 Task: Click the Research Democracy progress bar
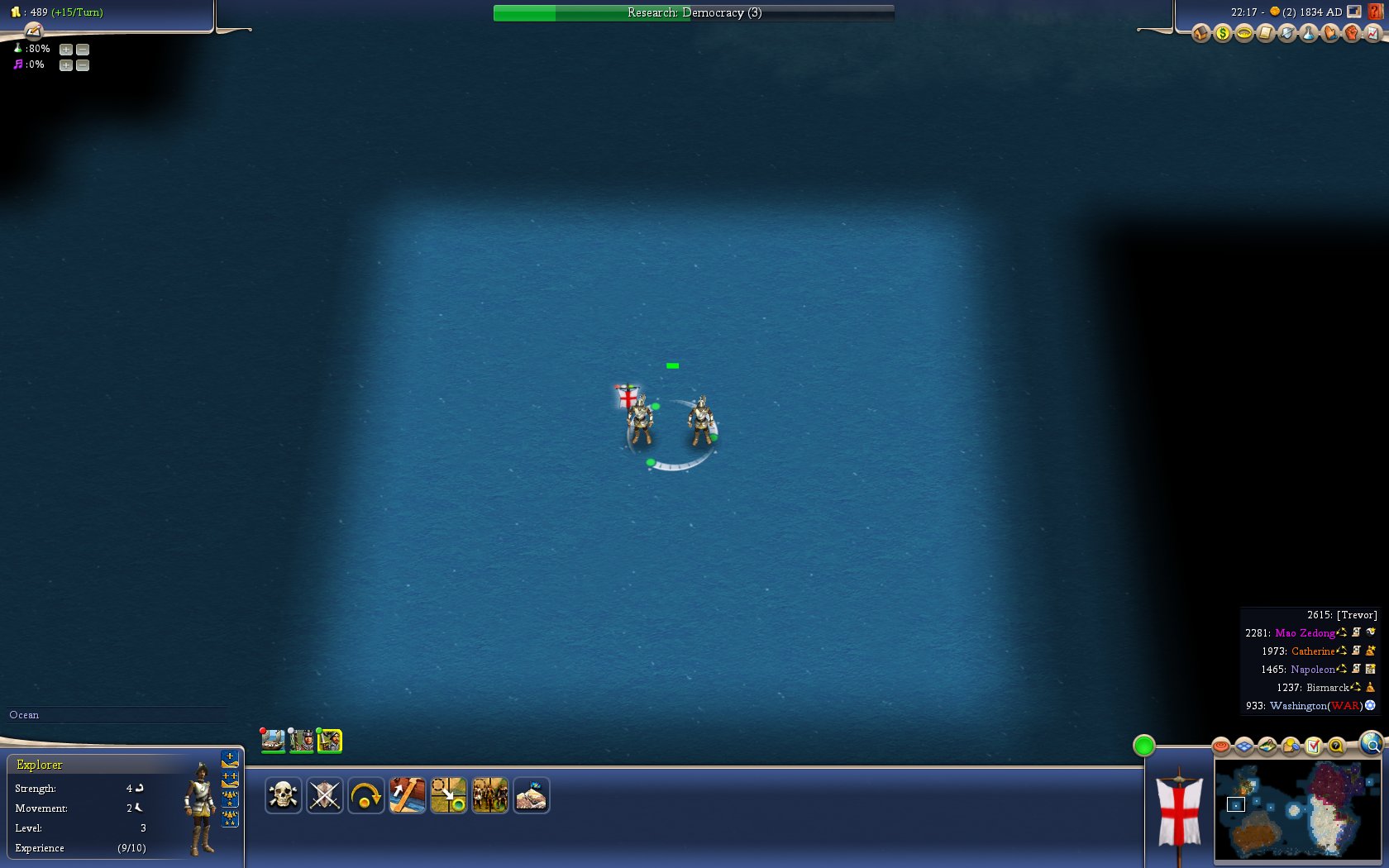point(693,12)
